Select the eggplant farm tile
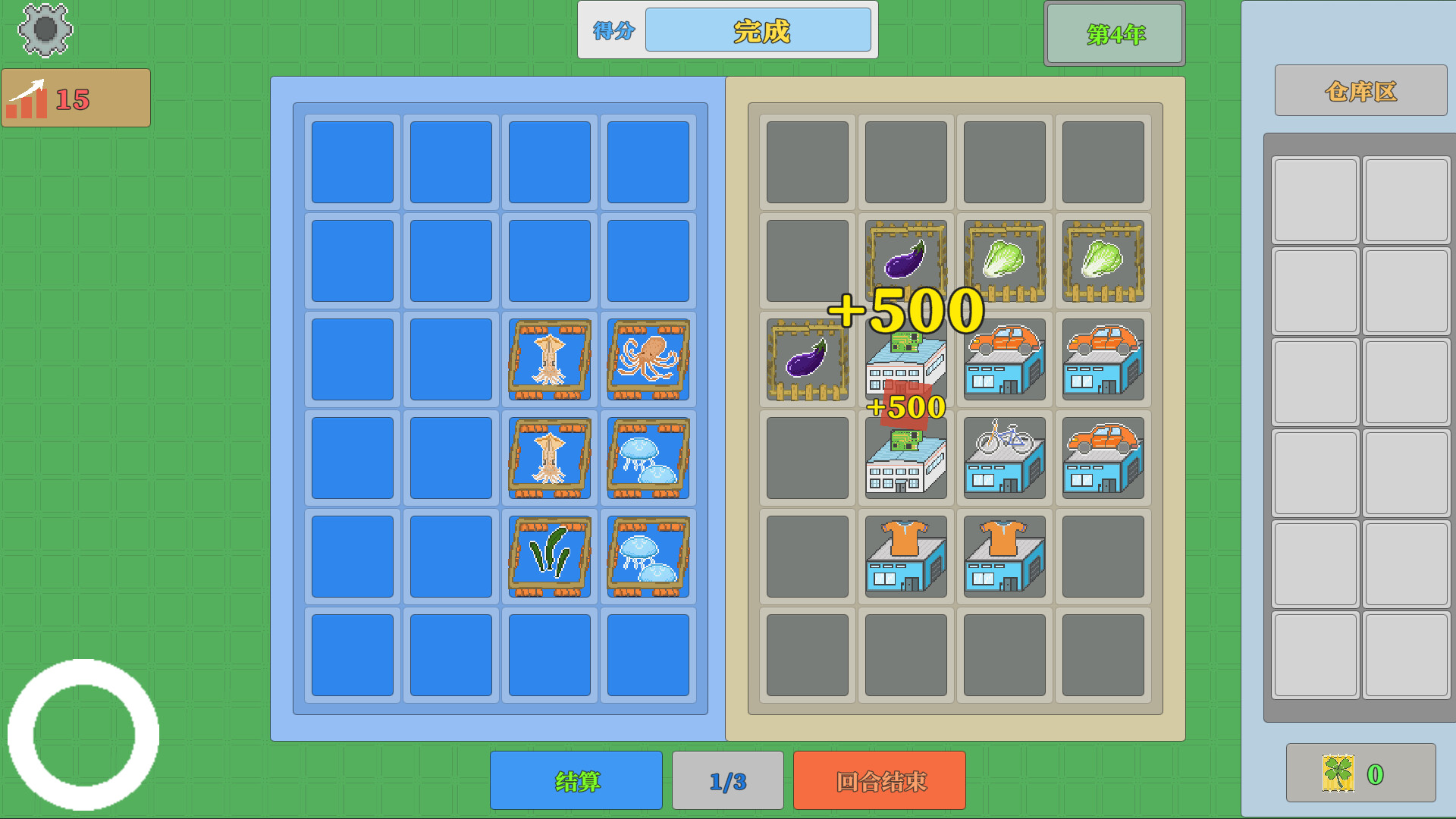This screenshot has height=819, width=1456. pyautogui.click(x=906, y=262)
